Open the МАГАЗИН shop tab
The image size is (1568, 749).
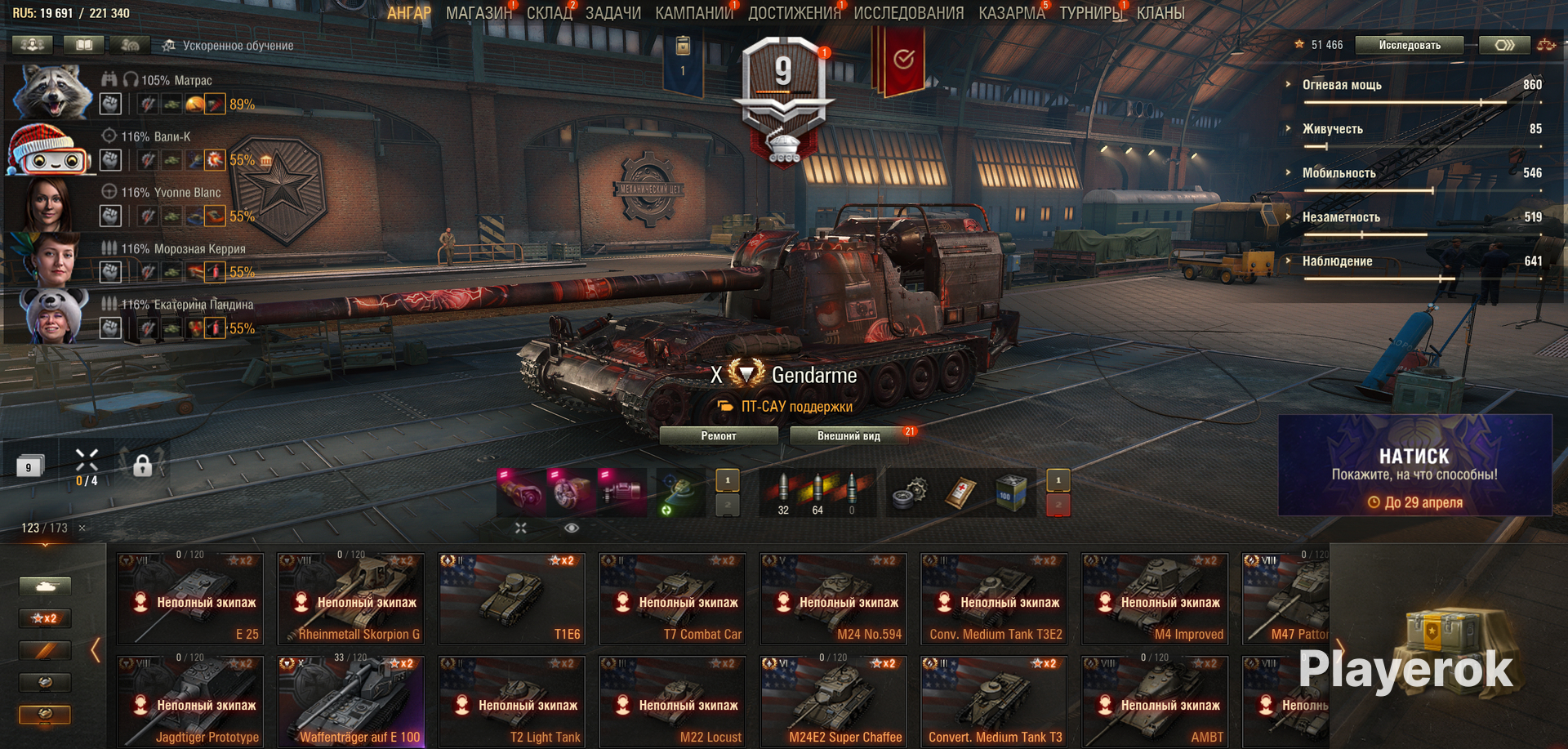(479, 13)
